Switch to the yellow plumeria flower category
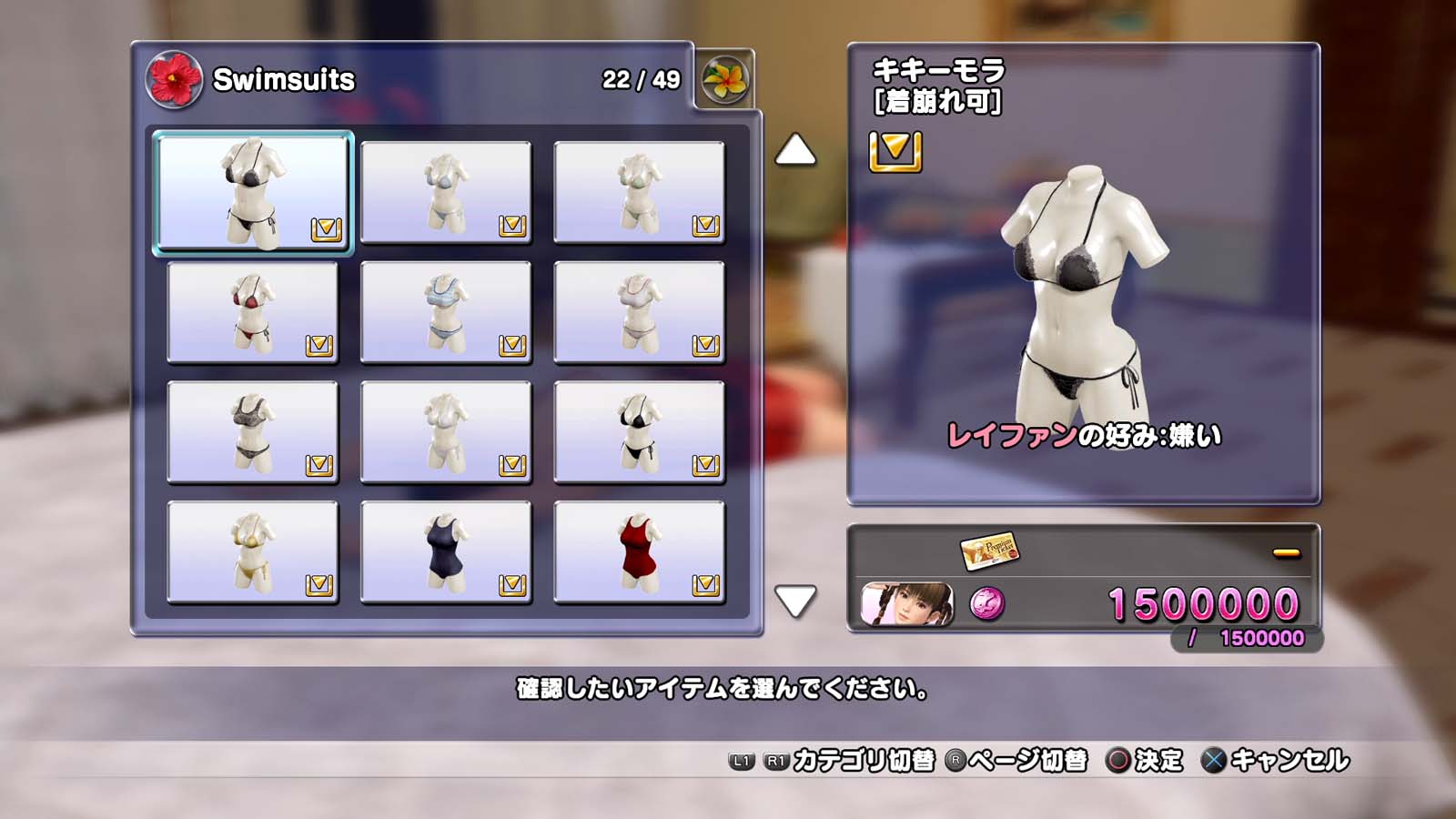Screen dimensions: 1456x819 tap(725, 79)
